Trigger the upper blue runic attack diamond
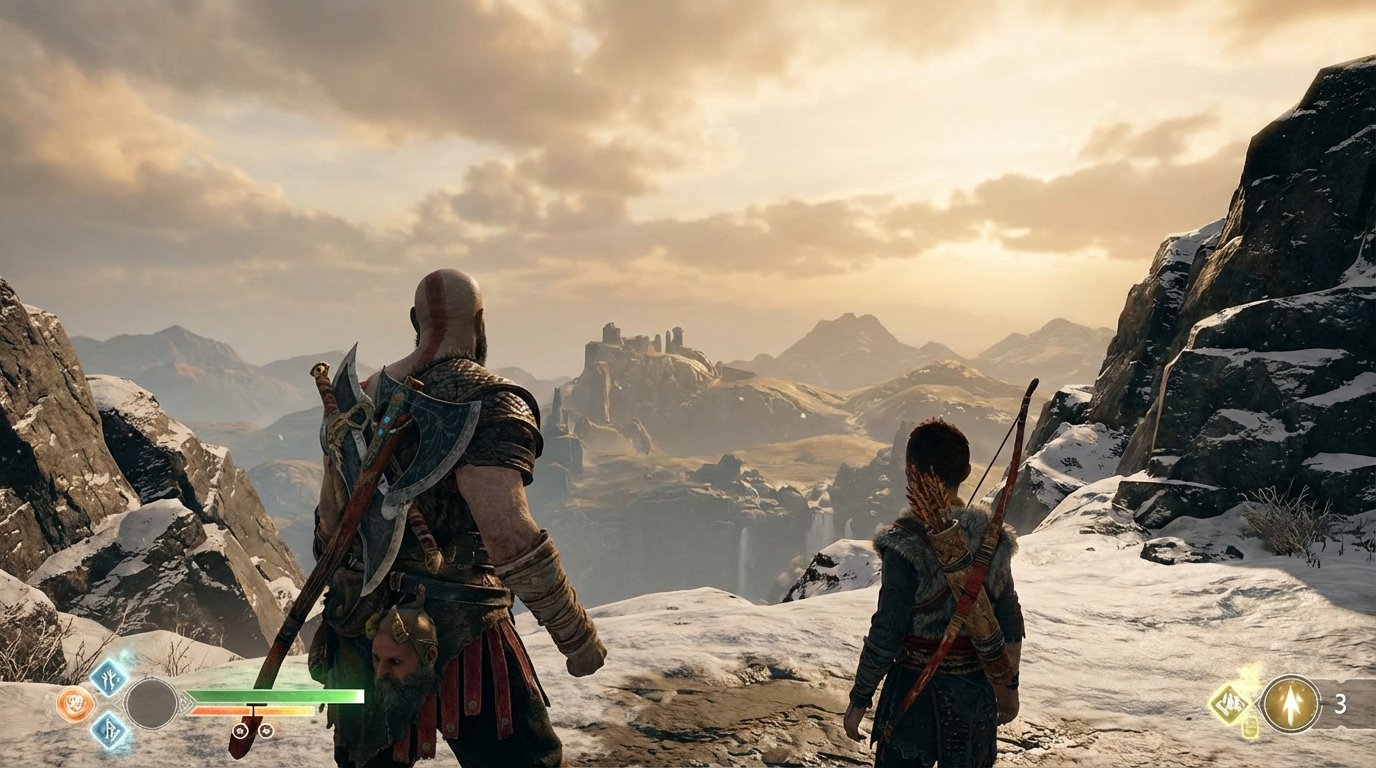Screen dimensions: 1376x768 point(108,678)
